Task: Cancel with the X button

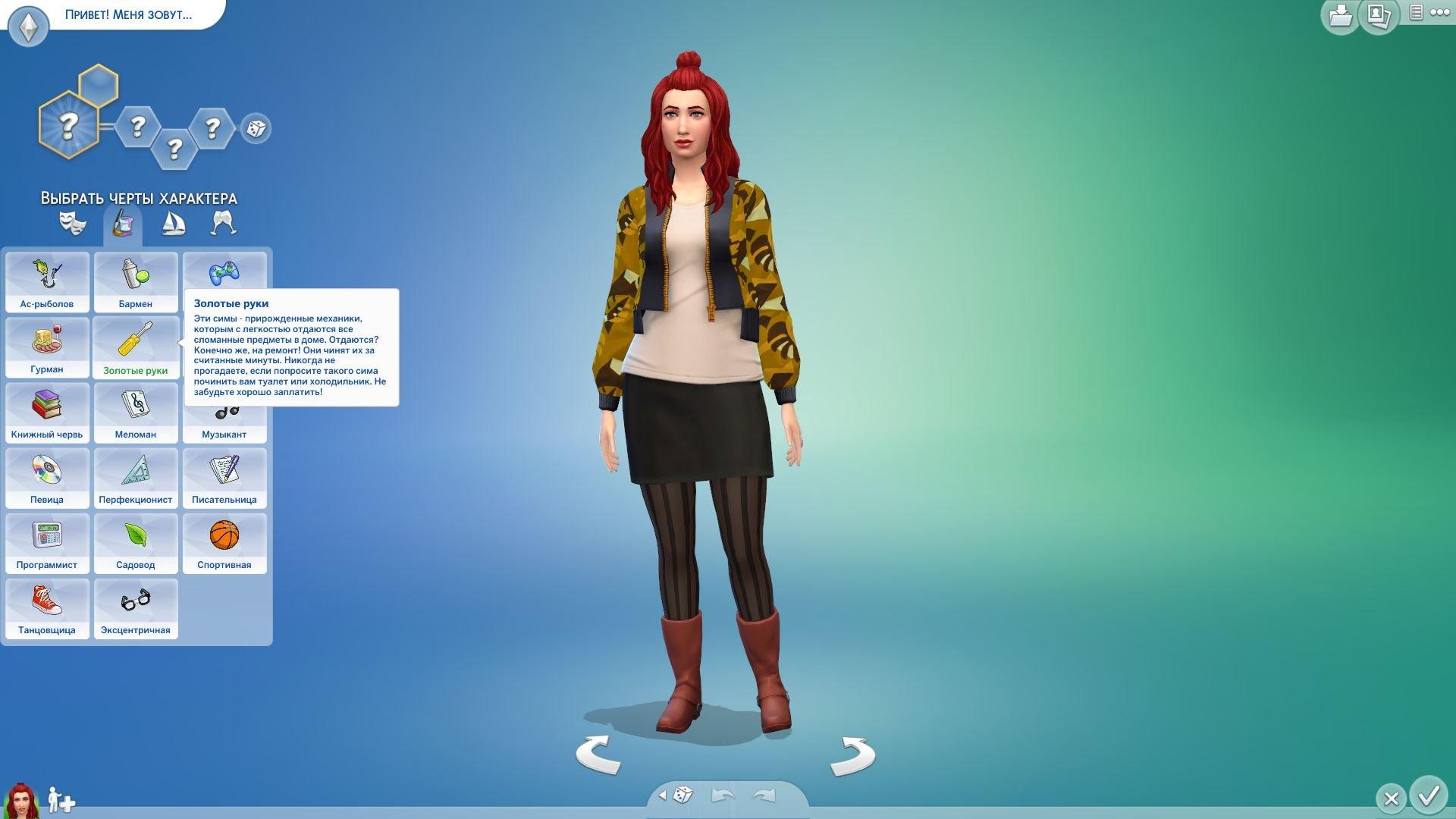Action: click(x=1391, y=799)
